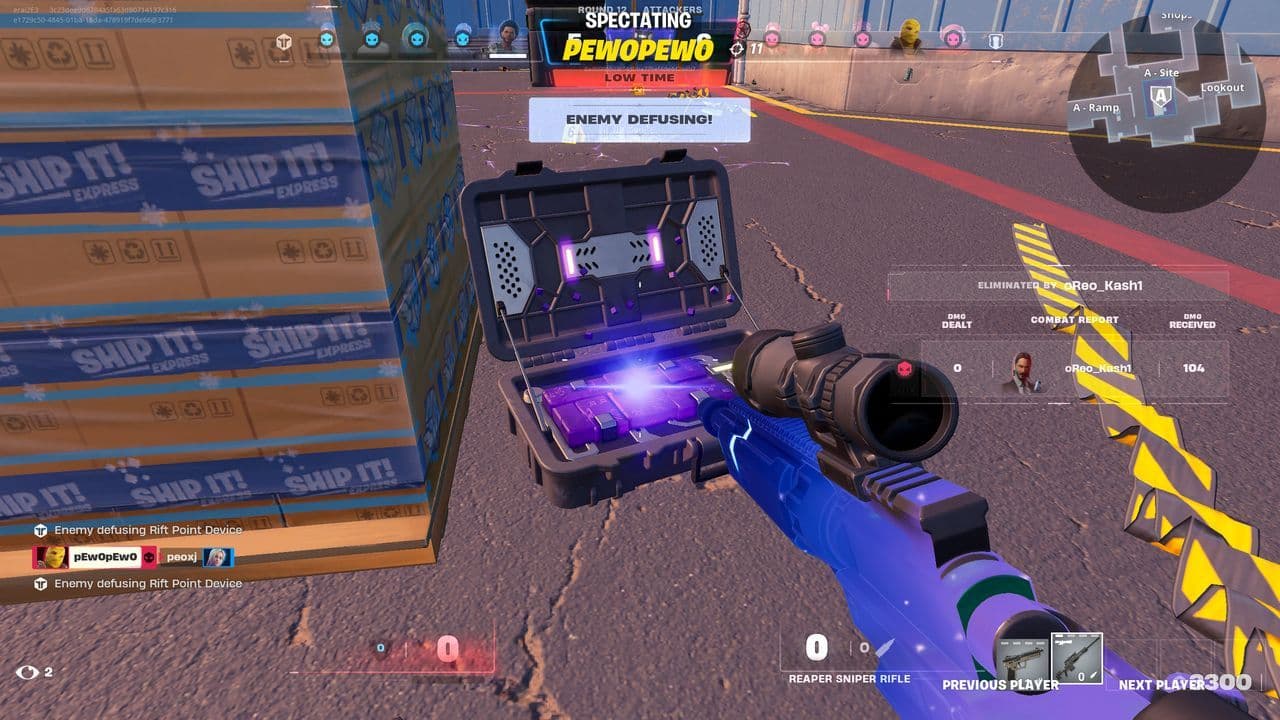
Task: Click peoxj's avatar in the kill feed
Action: [x=217, y=557]
